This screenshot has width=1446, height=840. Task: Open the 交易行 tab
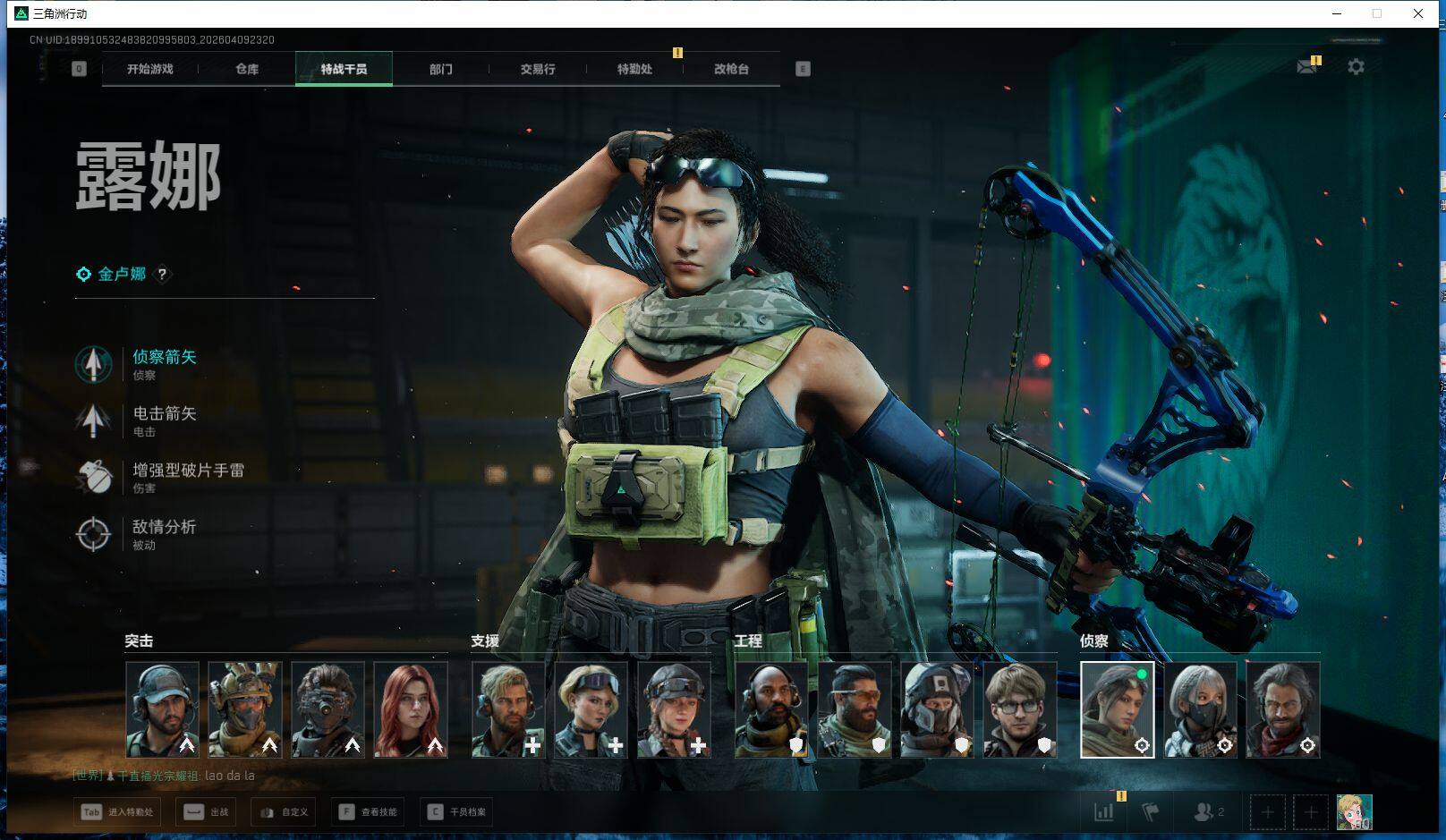pos(538,69)
